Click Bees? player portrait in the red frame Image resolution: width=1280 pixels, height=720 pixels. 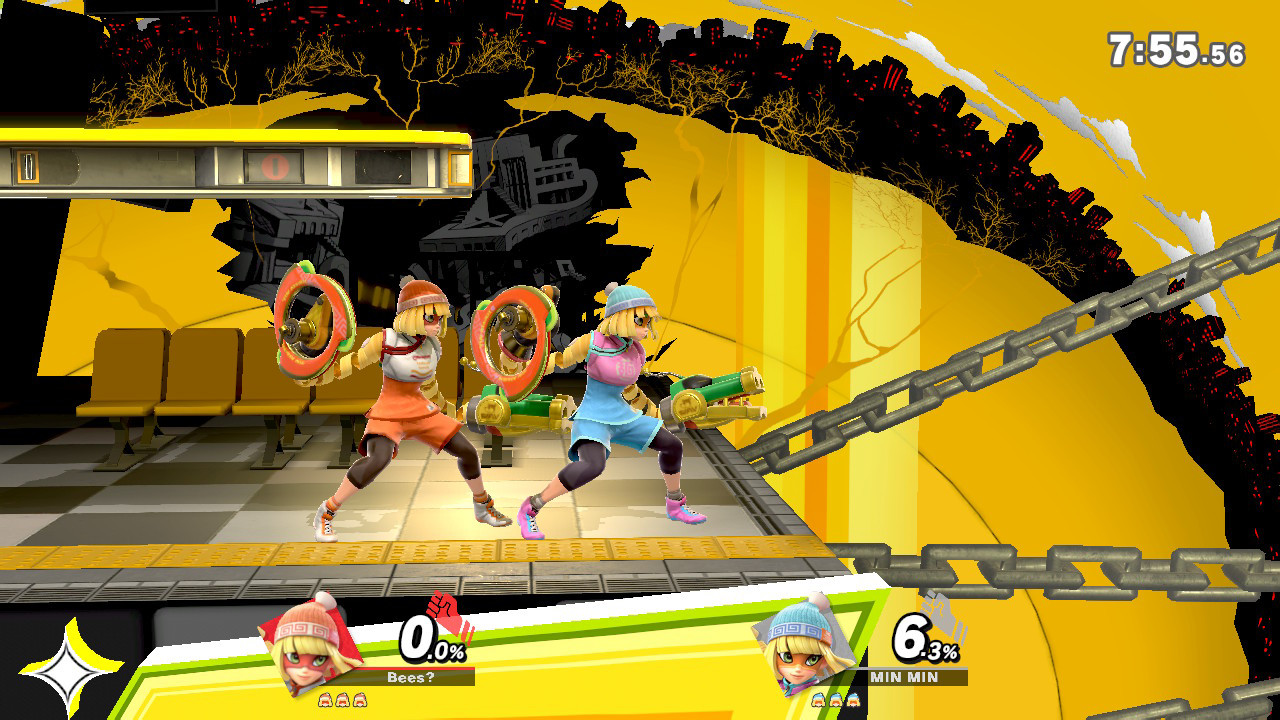click(x=311, y=646)
